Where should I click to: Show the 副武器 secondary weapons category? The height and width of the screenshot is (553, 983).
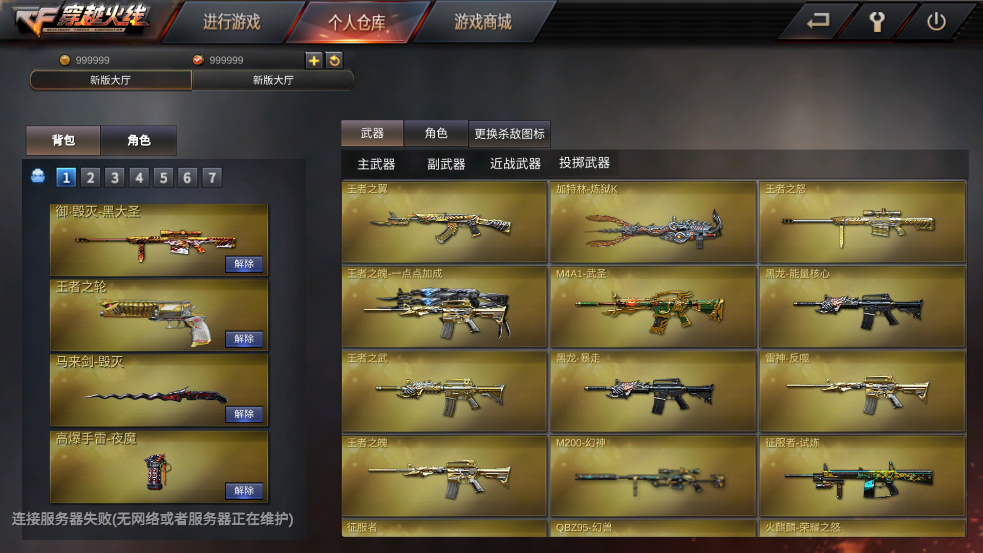tap(446, 163)
